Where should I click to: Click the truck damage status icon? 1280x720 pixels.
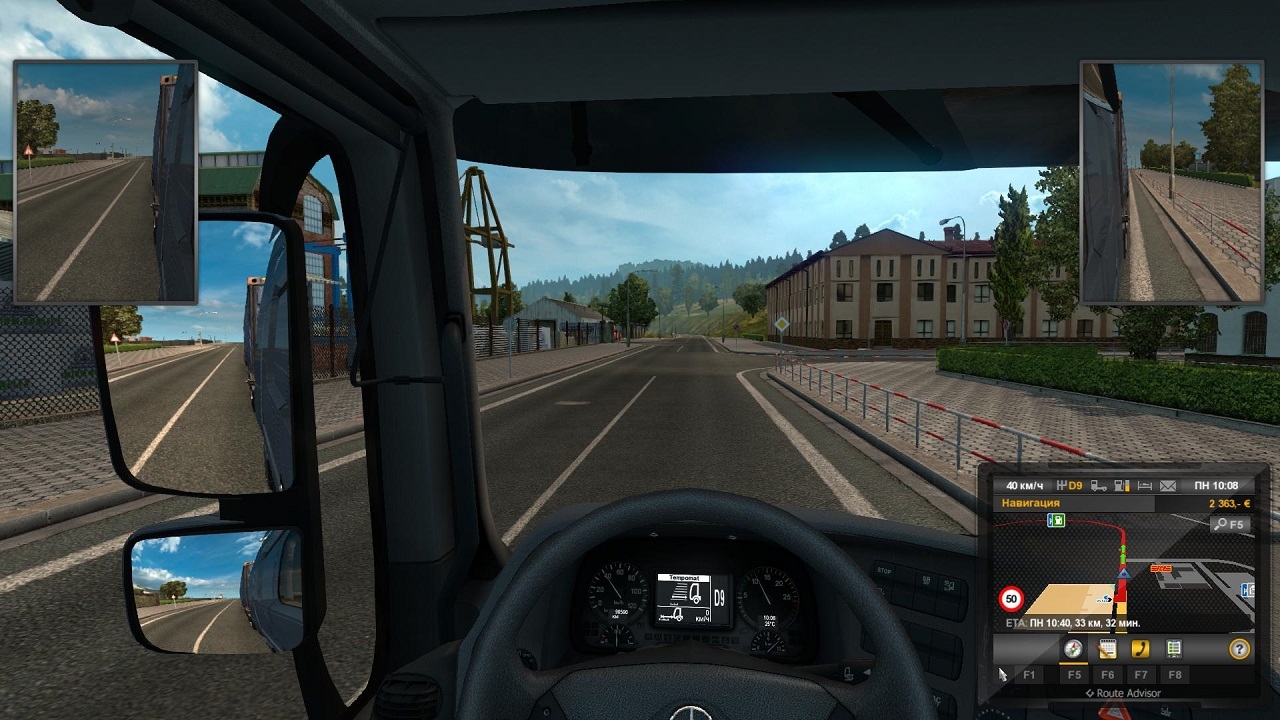(1098, 486)
